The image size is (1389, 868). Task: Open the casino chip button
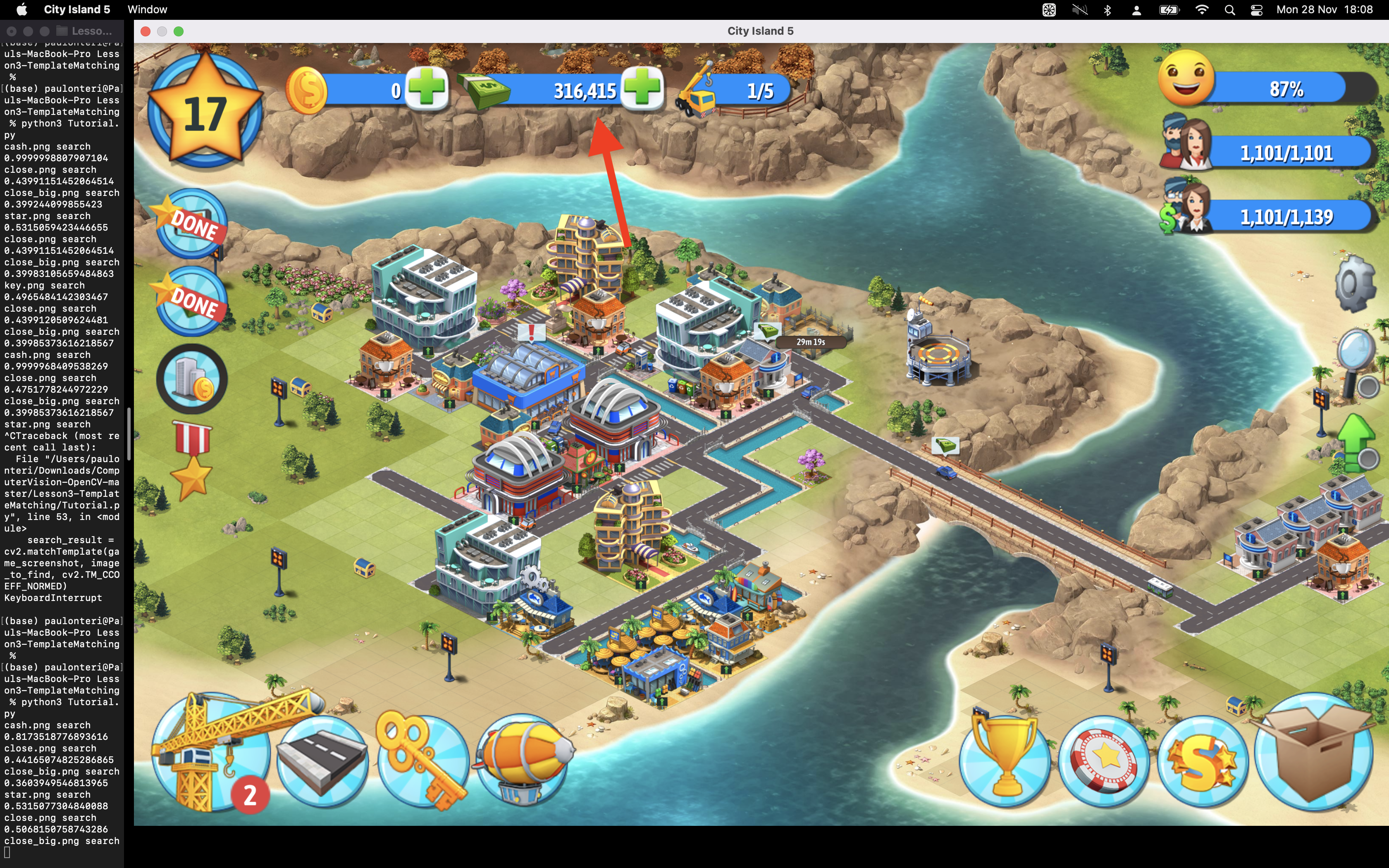pos(1104,761)
